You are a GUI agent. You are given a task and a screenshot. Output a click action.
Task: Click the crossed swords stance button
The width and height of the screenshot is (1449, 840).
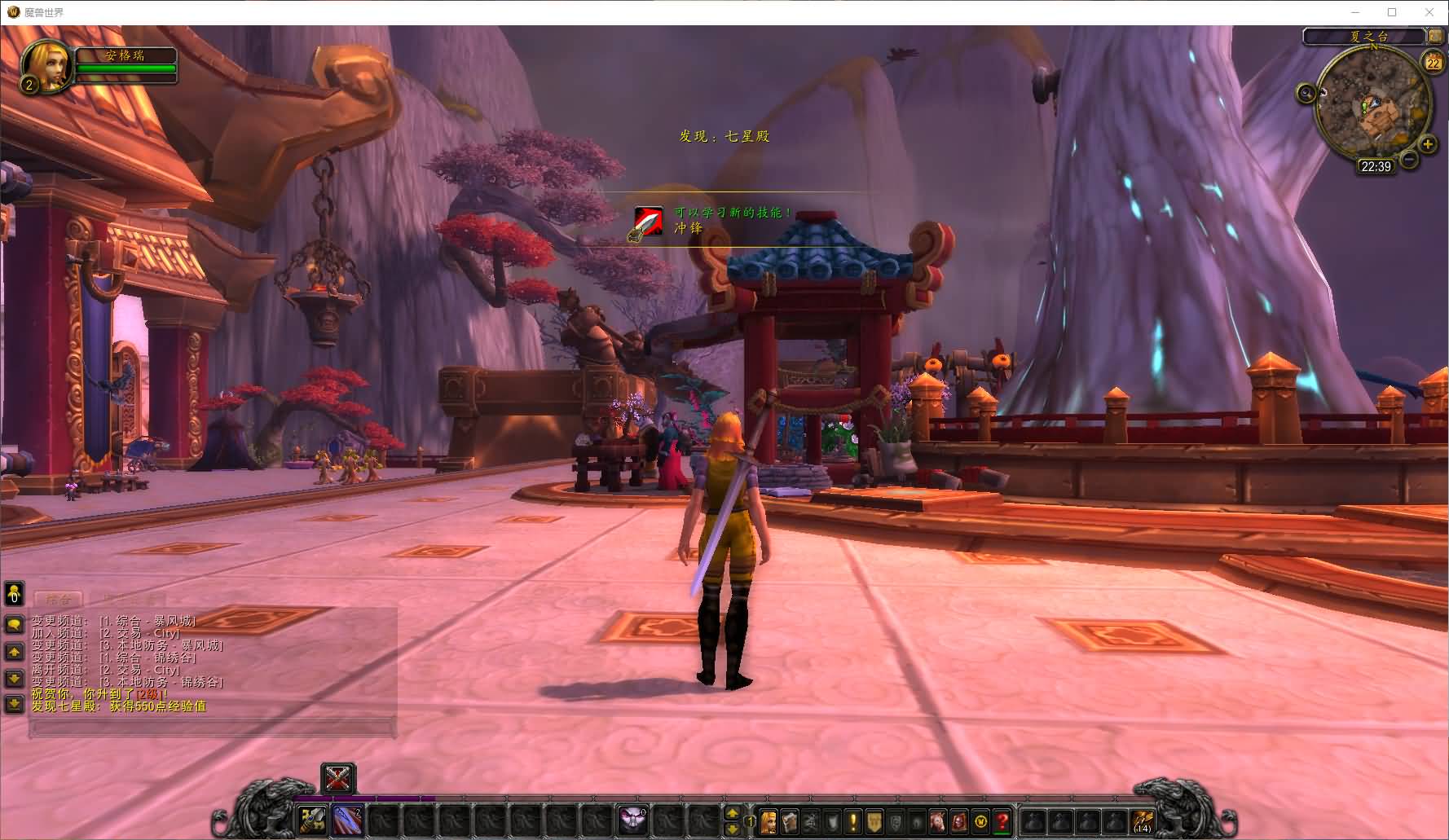338,778
